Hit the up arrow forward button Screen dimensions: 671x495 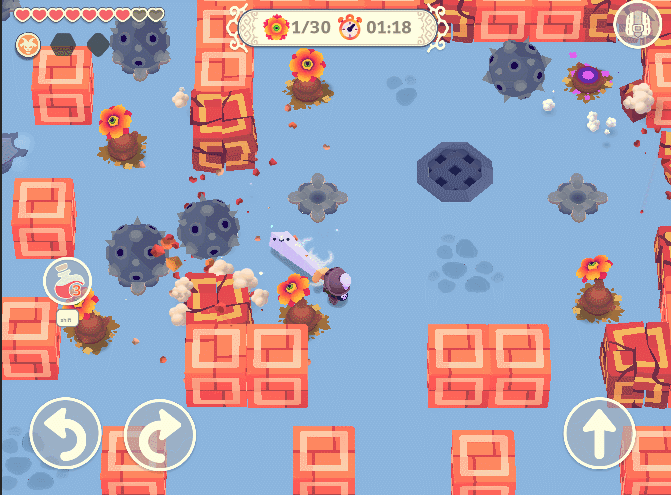[x=599, y=434]
